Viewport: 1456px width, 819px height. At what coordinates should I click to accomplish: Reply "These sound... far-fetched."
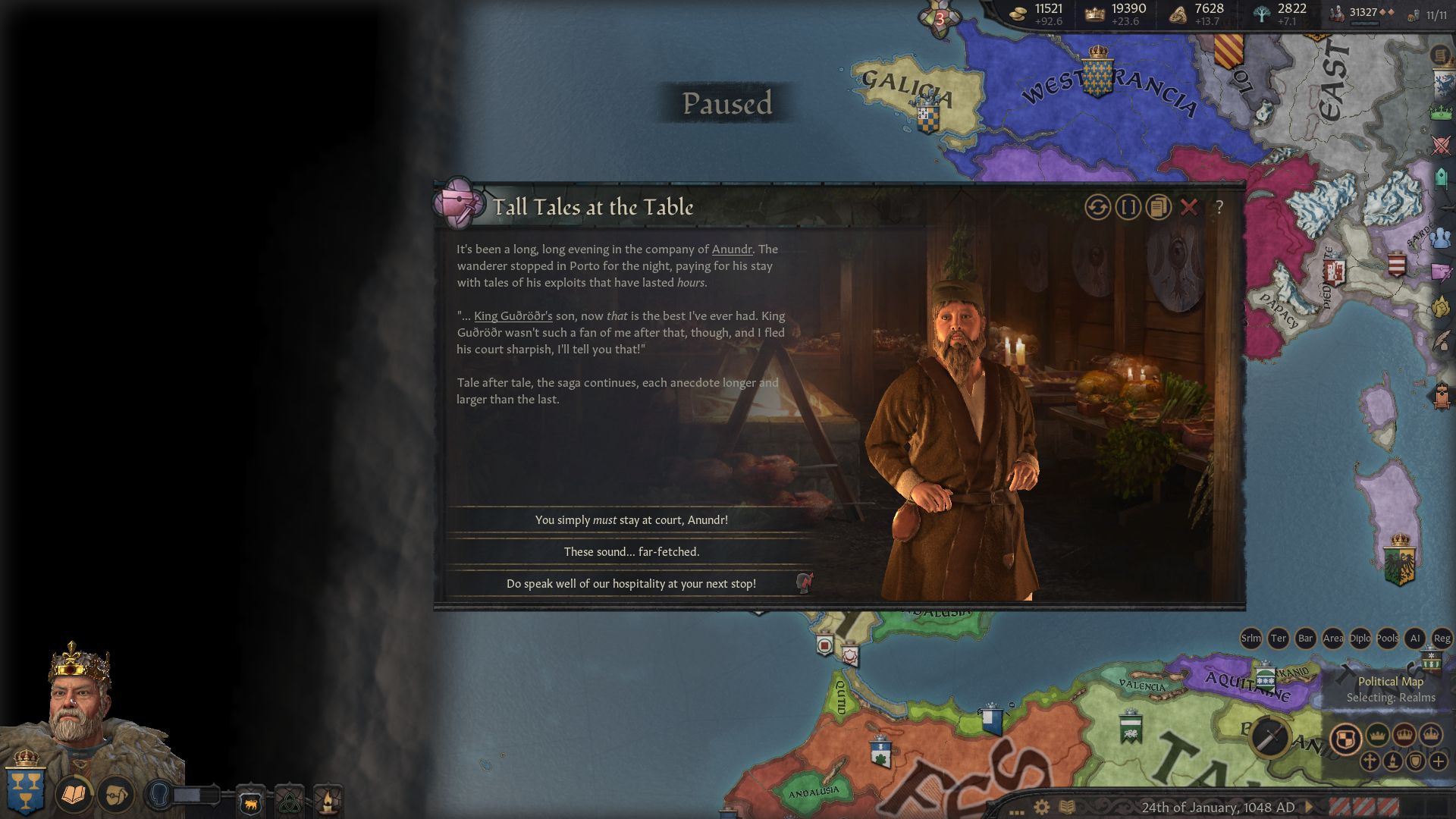tap(631, 552)
